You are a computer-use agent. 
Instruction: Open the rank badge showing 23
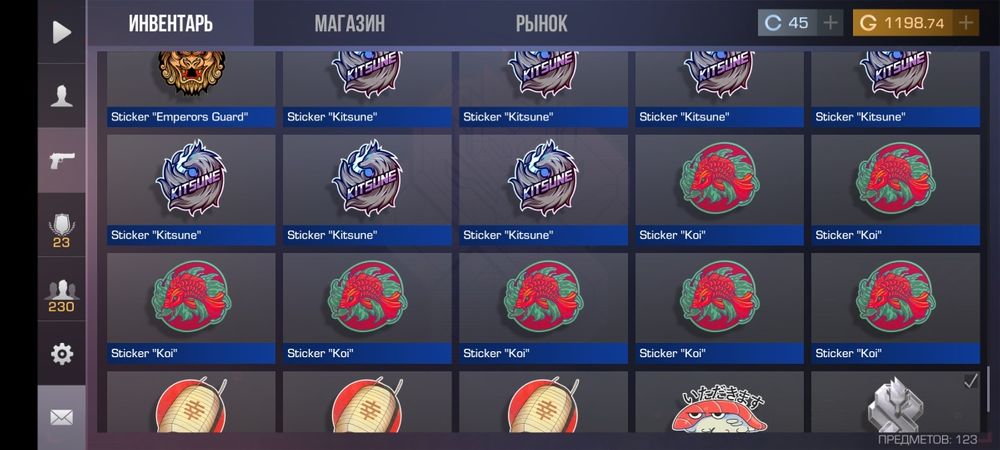coord(62,230)
